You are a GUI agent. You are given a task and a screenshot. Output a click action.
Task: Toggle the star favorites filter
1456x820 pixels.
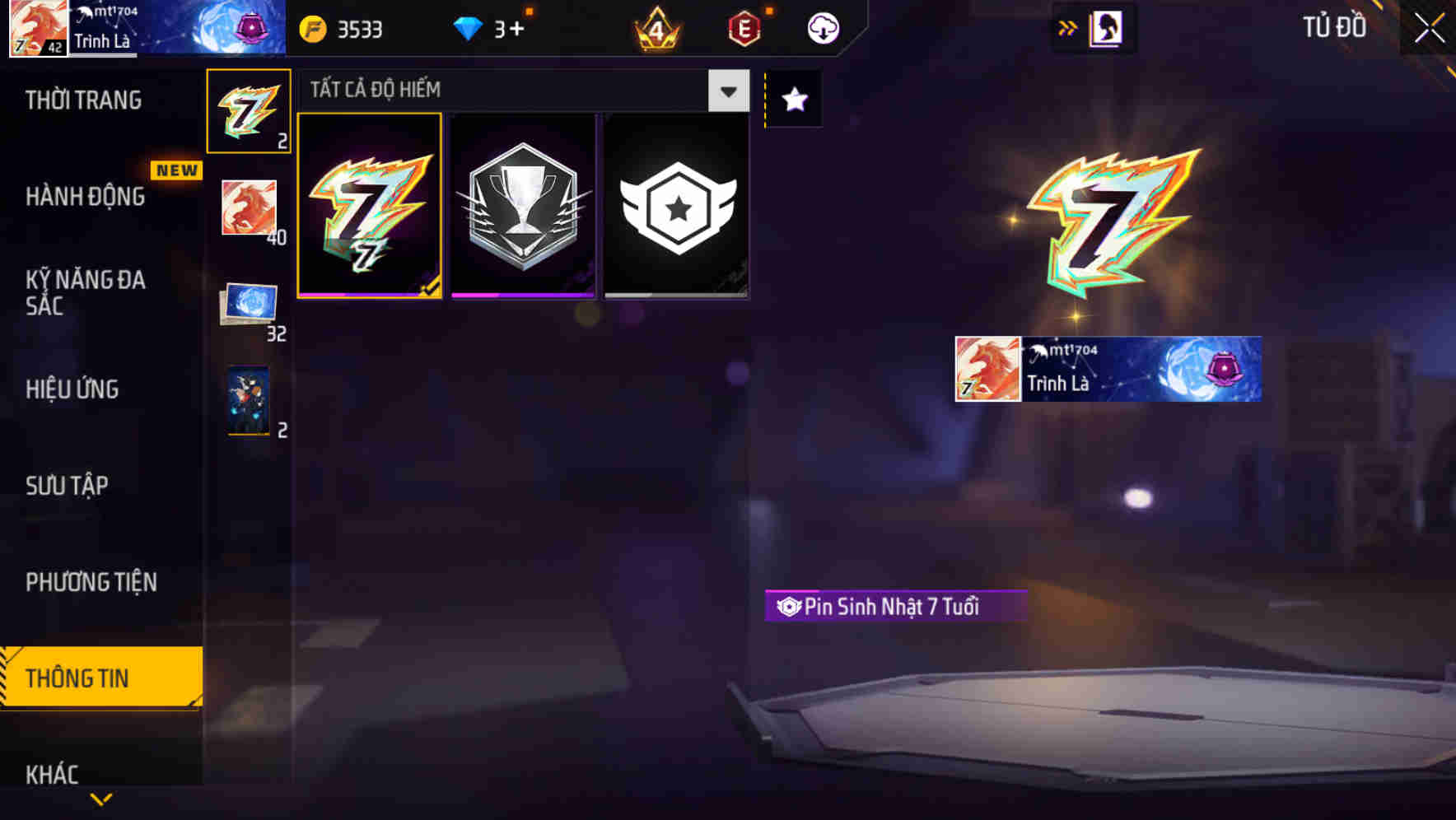(793, 100)
